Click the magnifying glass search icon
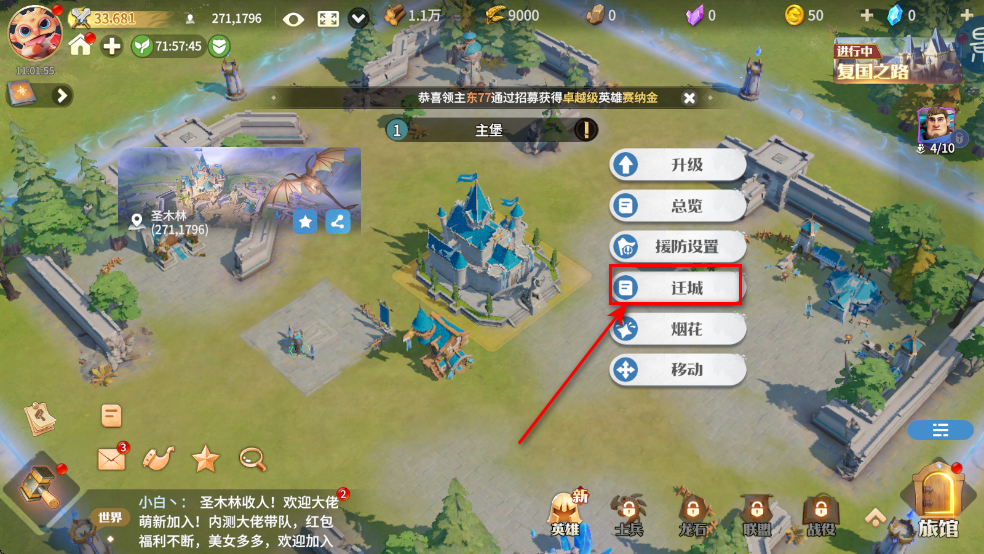 (x=252, y=459)
